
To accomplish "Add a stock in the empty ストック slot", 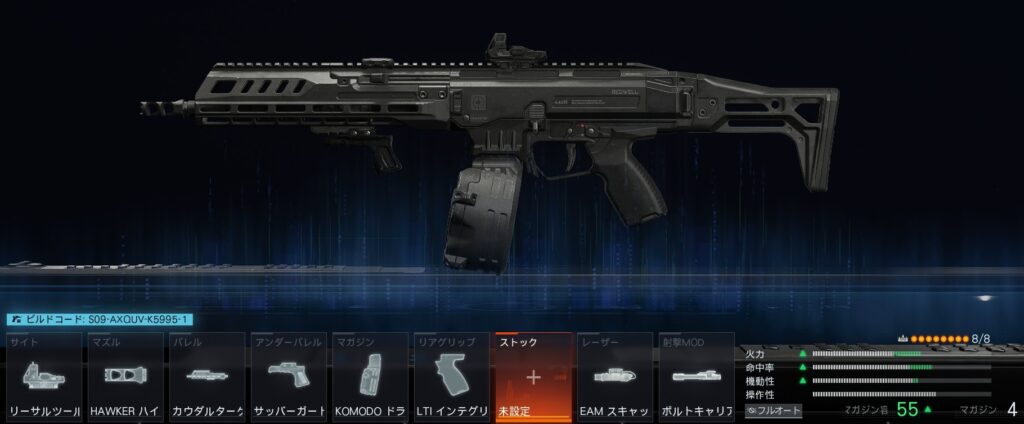I will point(533,378).
